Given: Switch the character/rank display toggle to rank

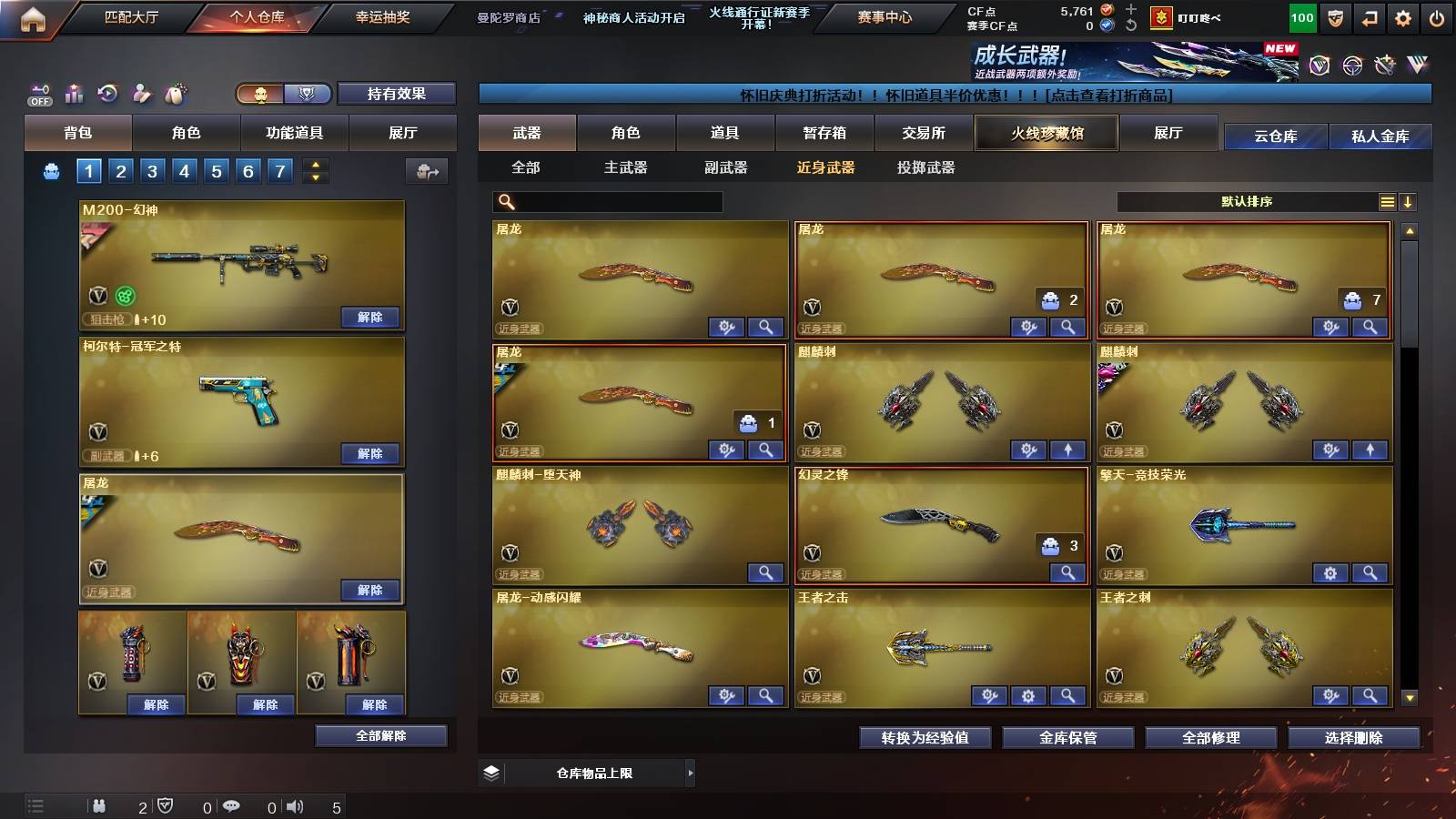Looking at the screenshot, I should (308, 93).
